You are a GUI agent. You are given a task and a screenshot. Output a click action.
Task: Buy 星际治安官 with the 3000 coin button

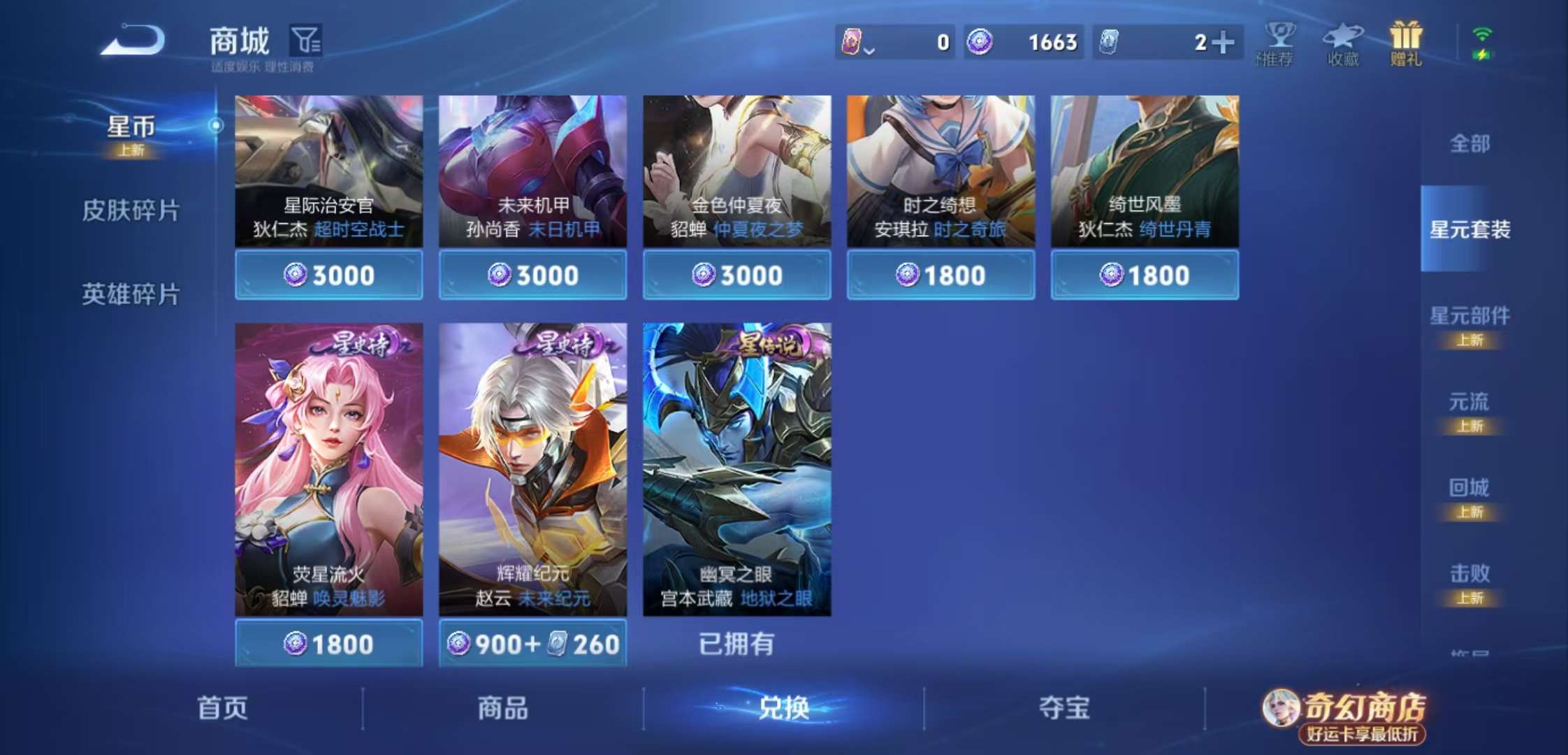[328, 275]
